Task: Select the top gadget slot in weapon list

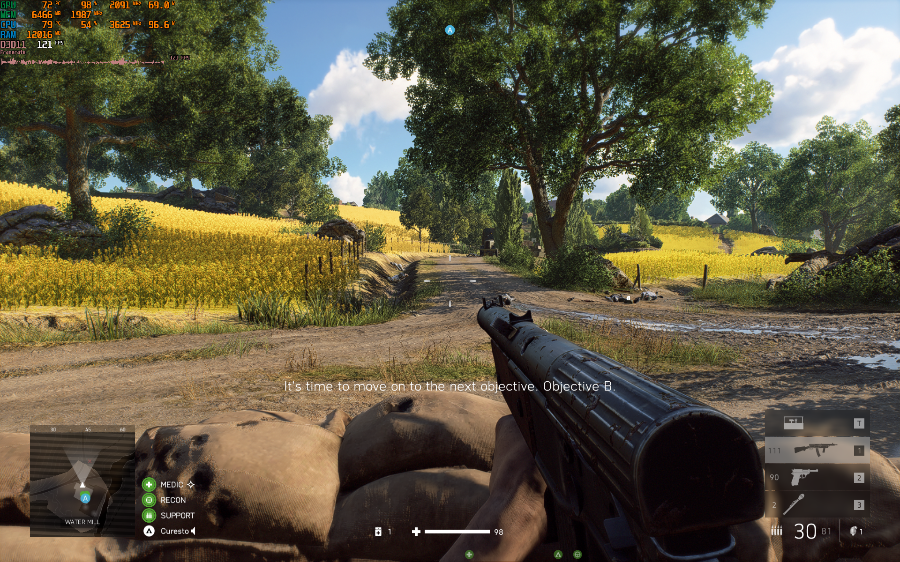Action: coord(816,424)
